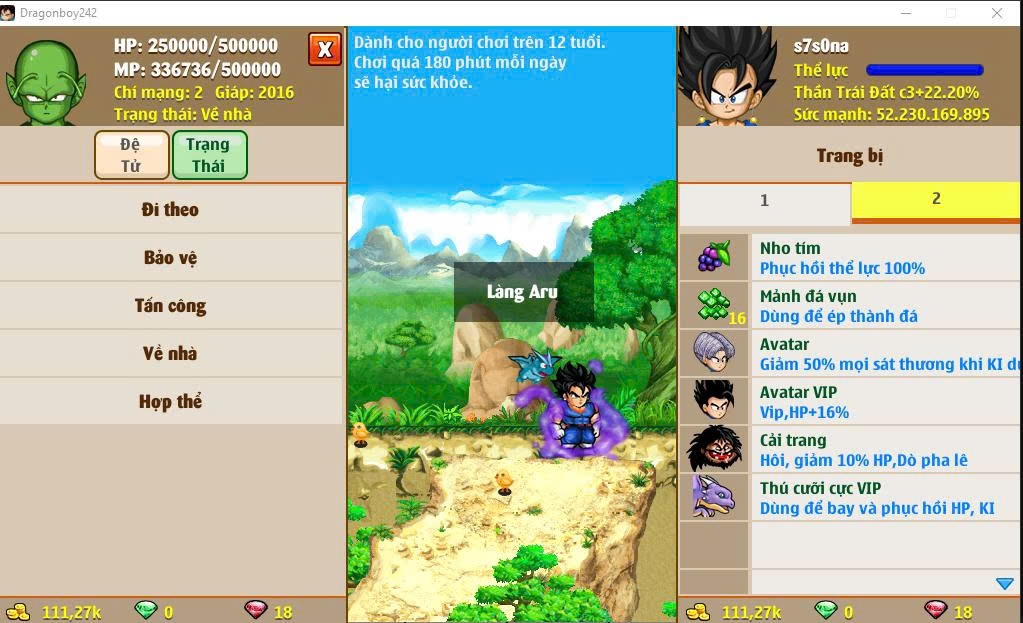Switch to equipment page 1
Screen dimensions: 1023x623
[x=765, y=201]
